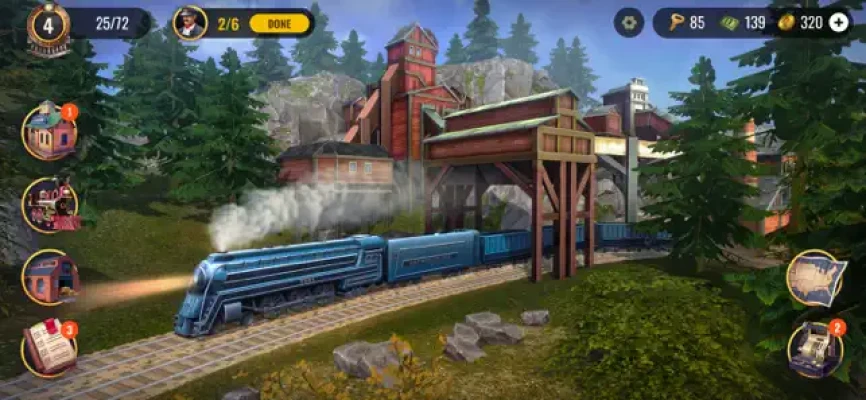
Task: Select the red train depot icon
Action: tap(49, 277)
